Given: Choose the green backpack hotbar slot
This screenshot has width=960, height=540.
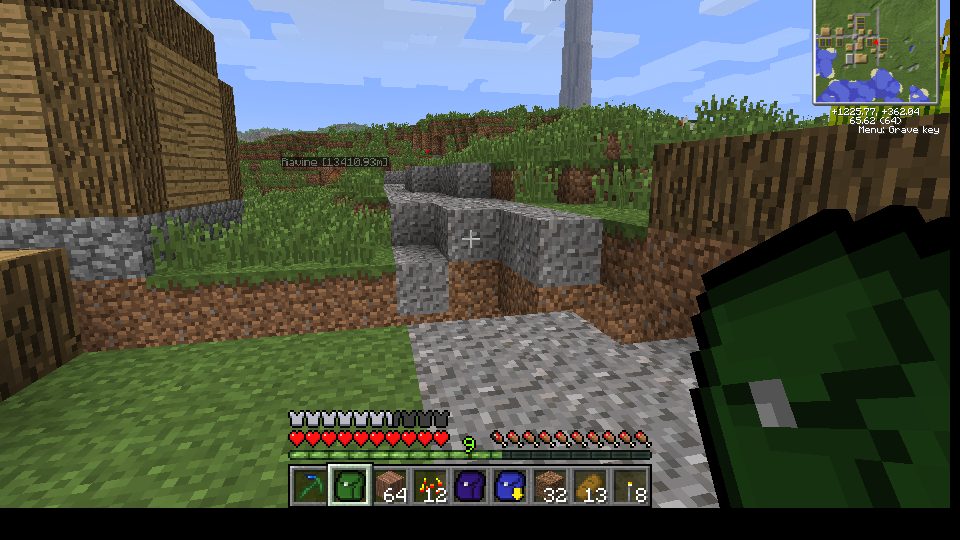Looking at the screenshot, I should (350, 486).
